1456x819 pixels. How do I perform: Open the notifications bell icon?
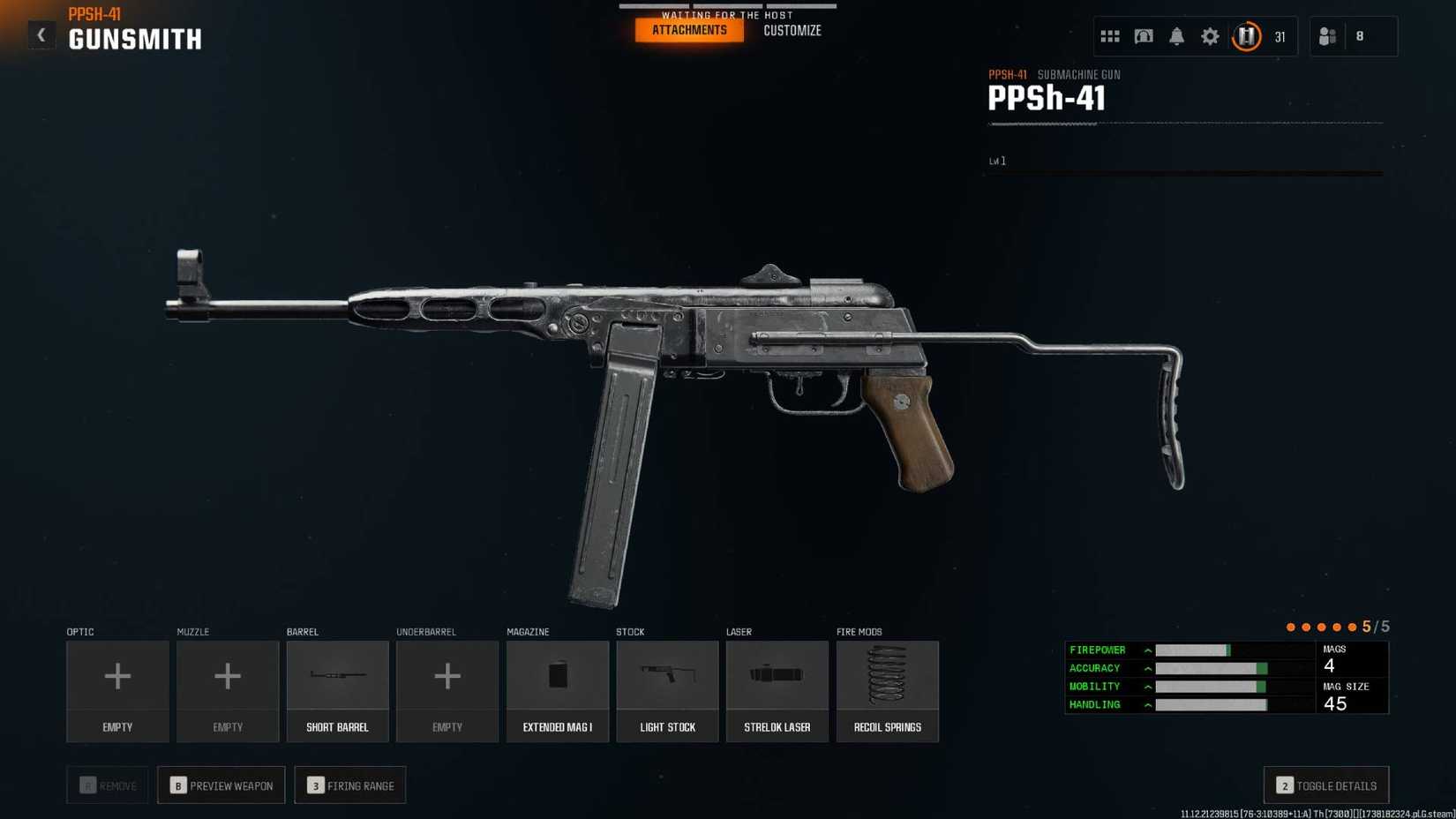tap(1176, 36)
